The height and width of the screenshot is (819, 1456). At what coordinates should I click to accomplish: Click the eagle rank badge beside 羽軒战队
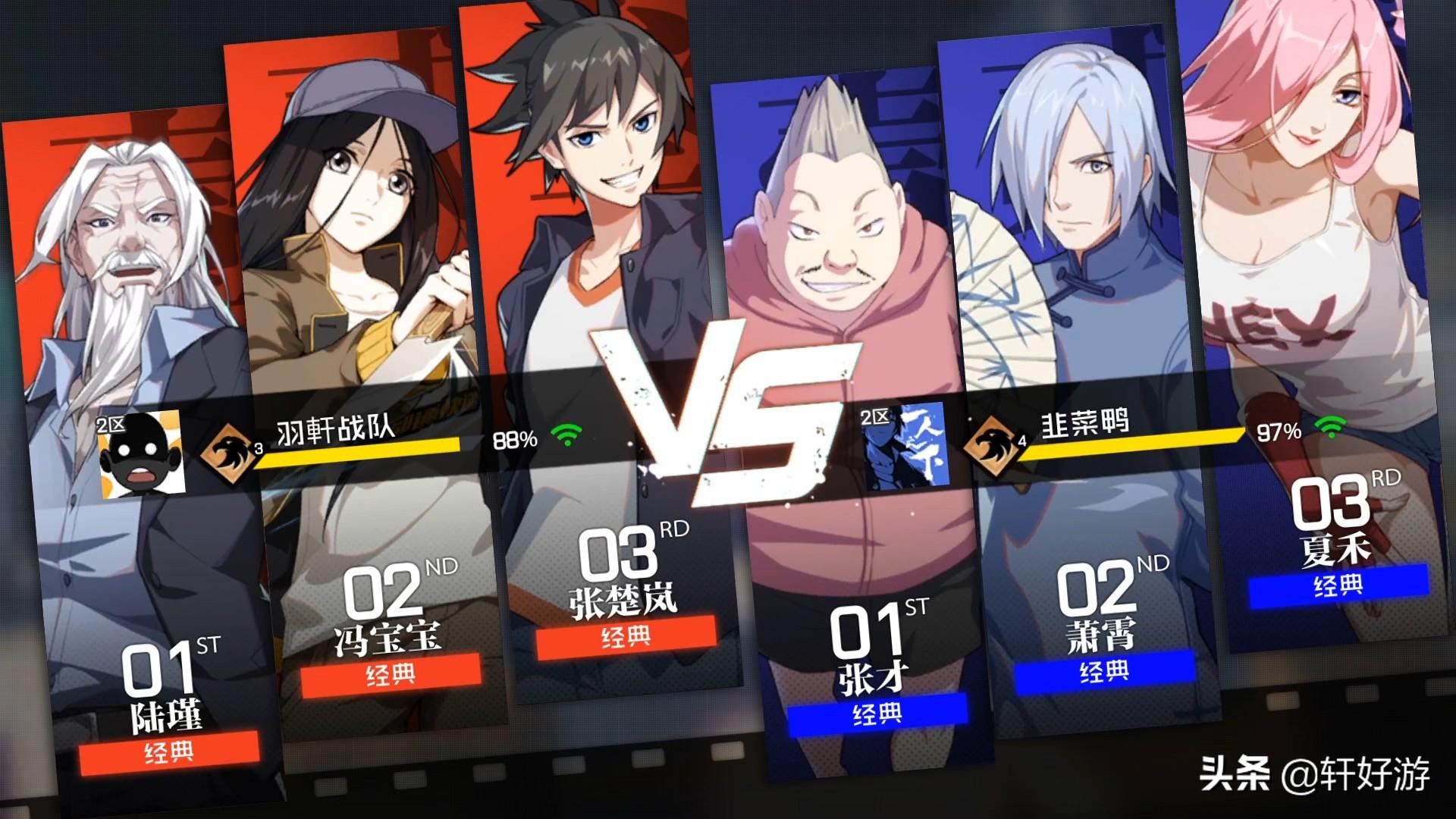(227, 453)
